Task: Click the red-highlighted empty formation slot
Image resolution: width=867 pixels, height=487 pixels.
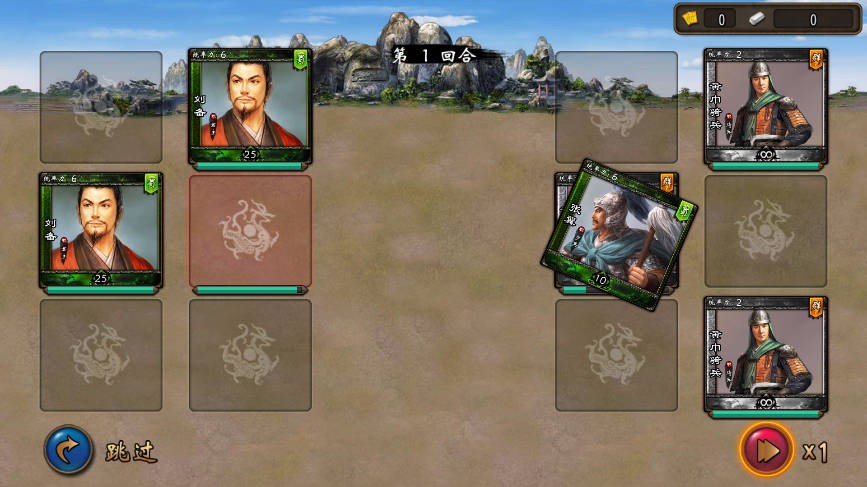Action: pyautogui.click(x=250, y=233)
